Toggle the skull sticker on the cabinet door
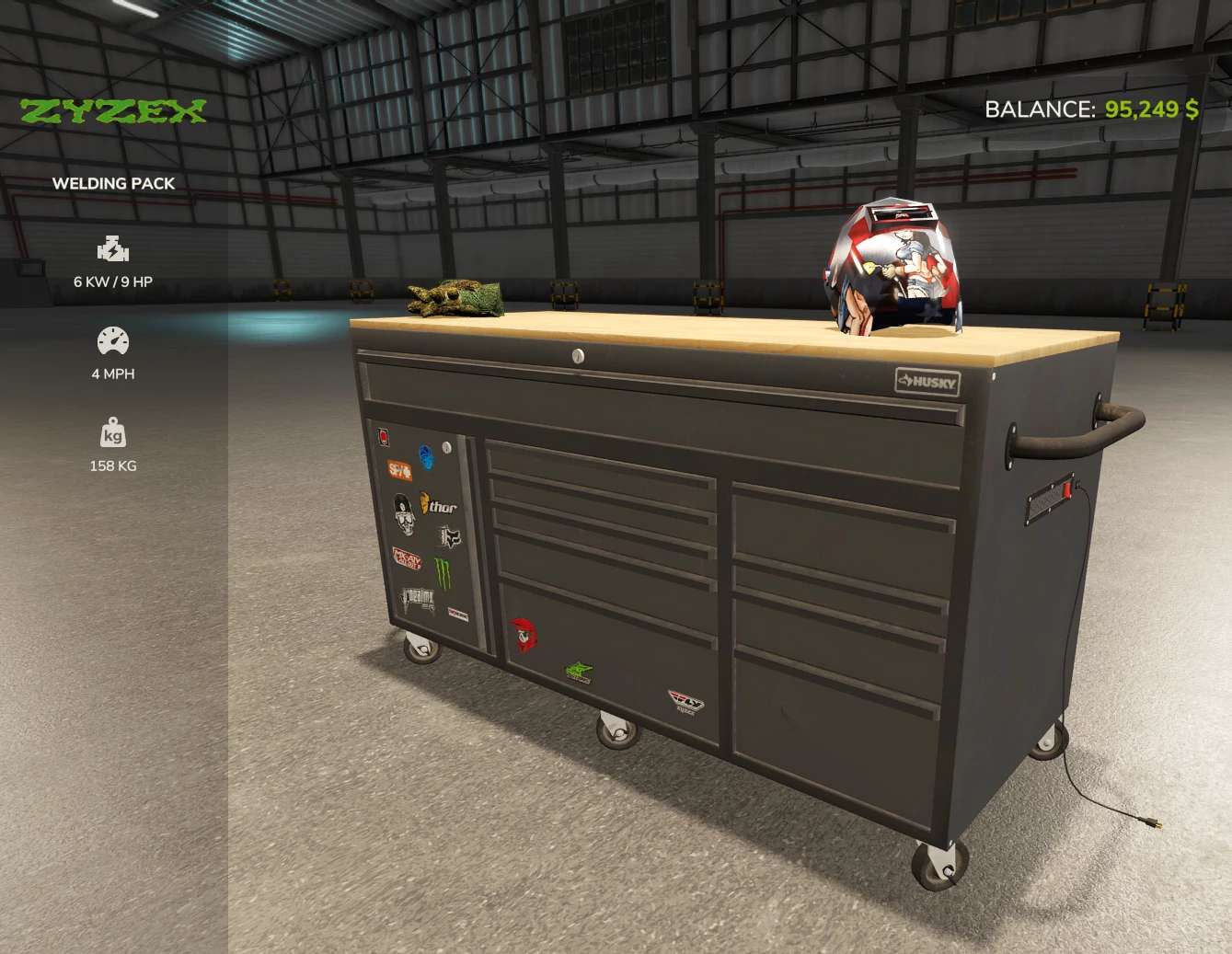Image resolution: width=1232 pixels, height=954 pixels. (405, 516)
